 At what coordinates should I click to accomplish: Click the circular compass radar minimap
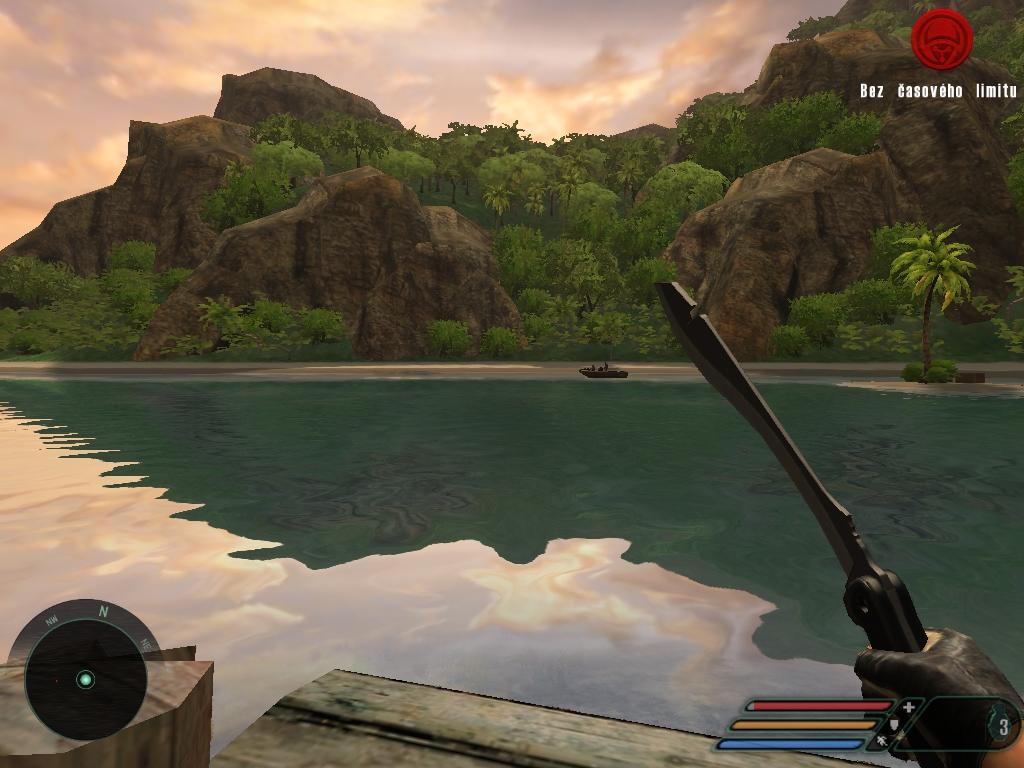coord(86,679)
